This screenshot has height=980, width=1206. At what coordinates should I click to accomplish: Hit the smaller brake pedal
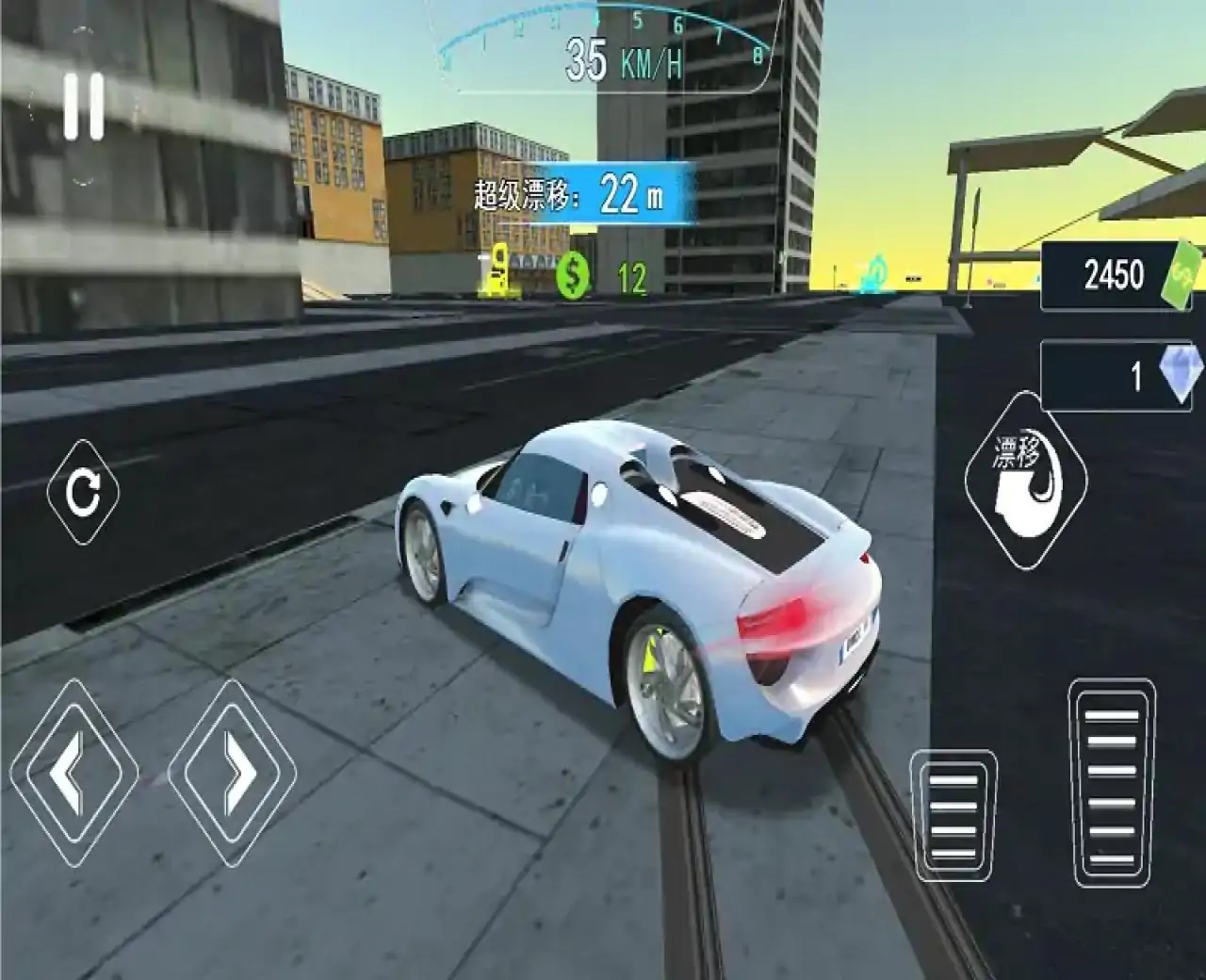pyautogui.click(x=953, y=815)
